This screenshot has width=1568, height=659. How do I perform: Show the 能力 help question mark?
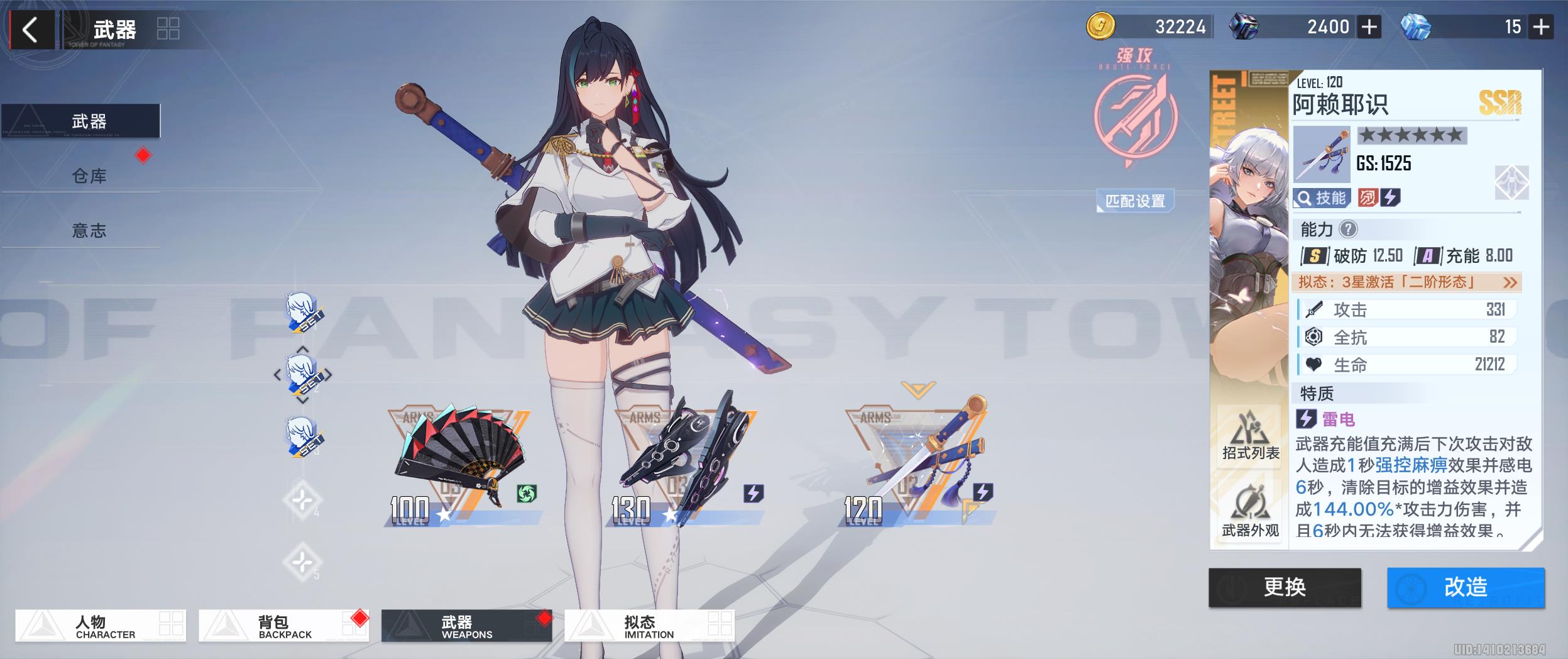pos(1347,230)
